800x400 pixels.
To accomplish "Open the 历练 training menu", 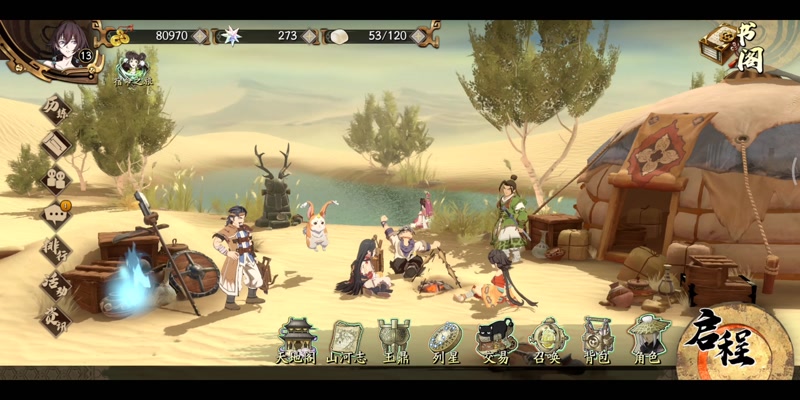I will pyautogui.click(x=55, y=110).
